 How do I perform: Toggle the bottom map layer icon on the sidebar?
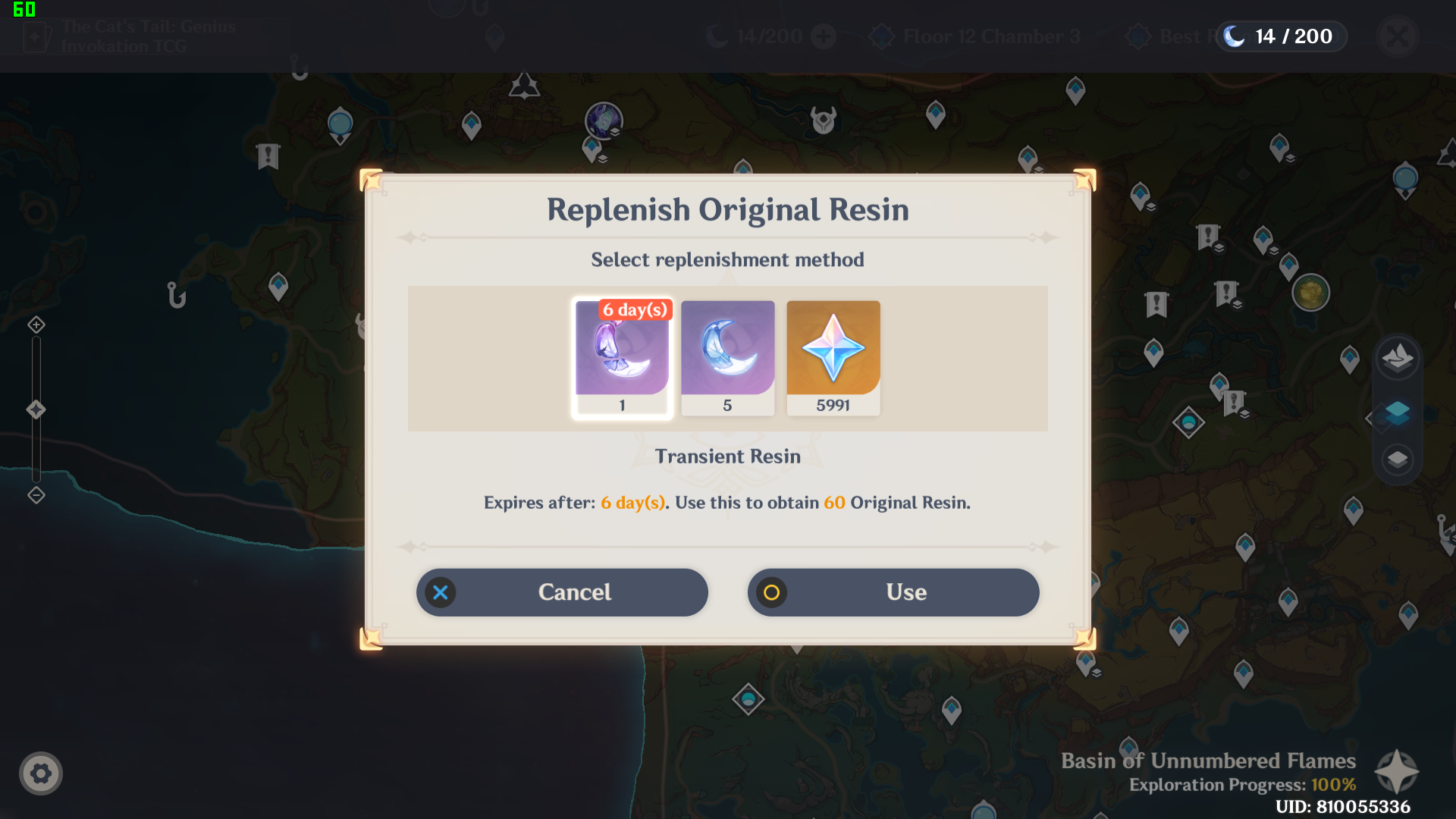point(1397,460)
